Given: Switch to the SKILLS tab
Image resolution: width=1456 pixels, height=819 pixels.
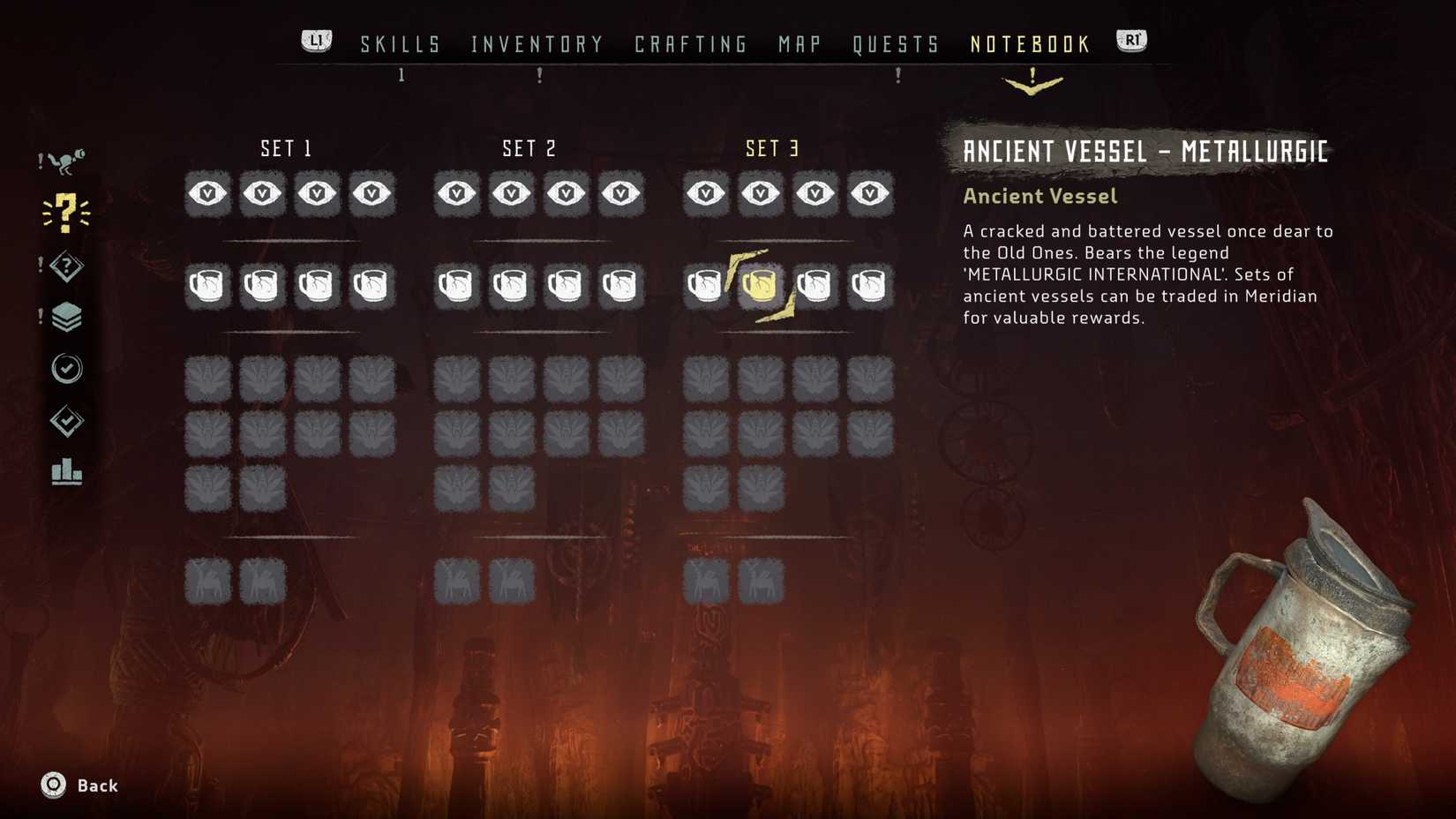Looking at the screenshot, I should pyautogui.click(x=400, y=43).
